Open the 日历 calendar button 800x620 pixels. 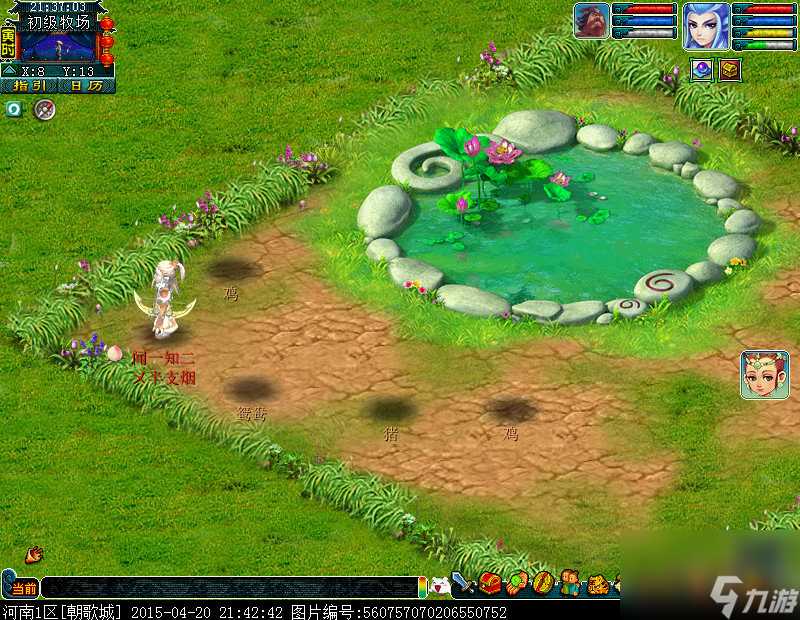pos(86,86)
